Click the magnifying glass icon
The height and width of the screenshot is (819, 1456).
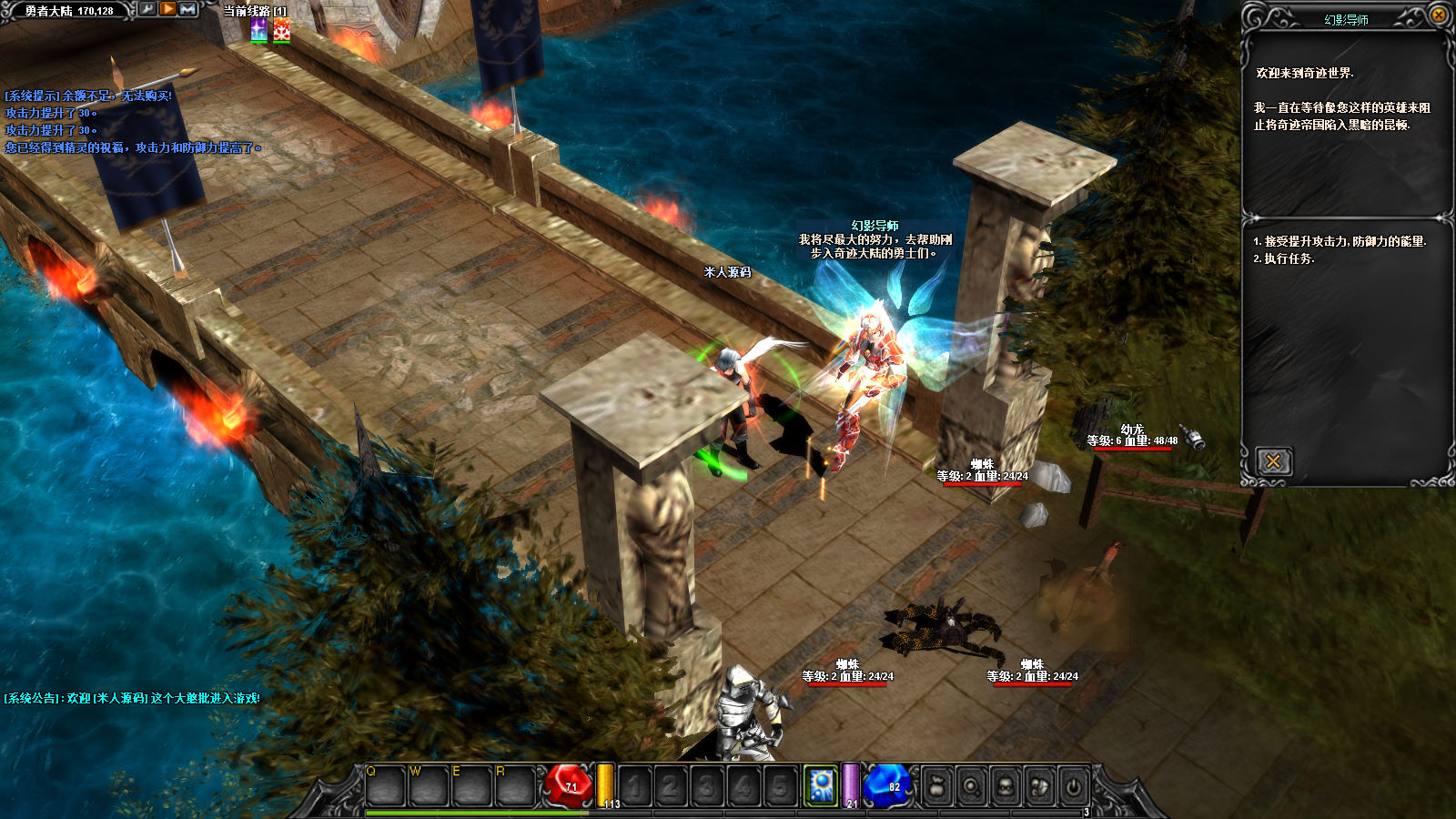pyautogui.click(x=971, y=786)
